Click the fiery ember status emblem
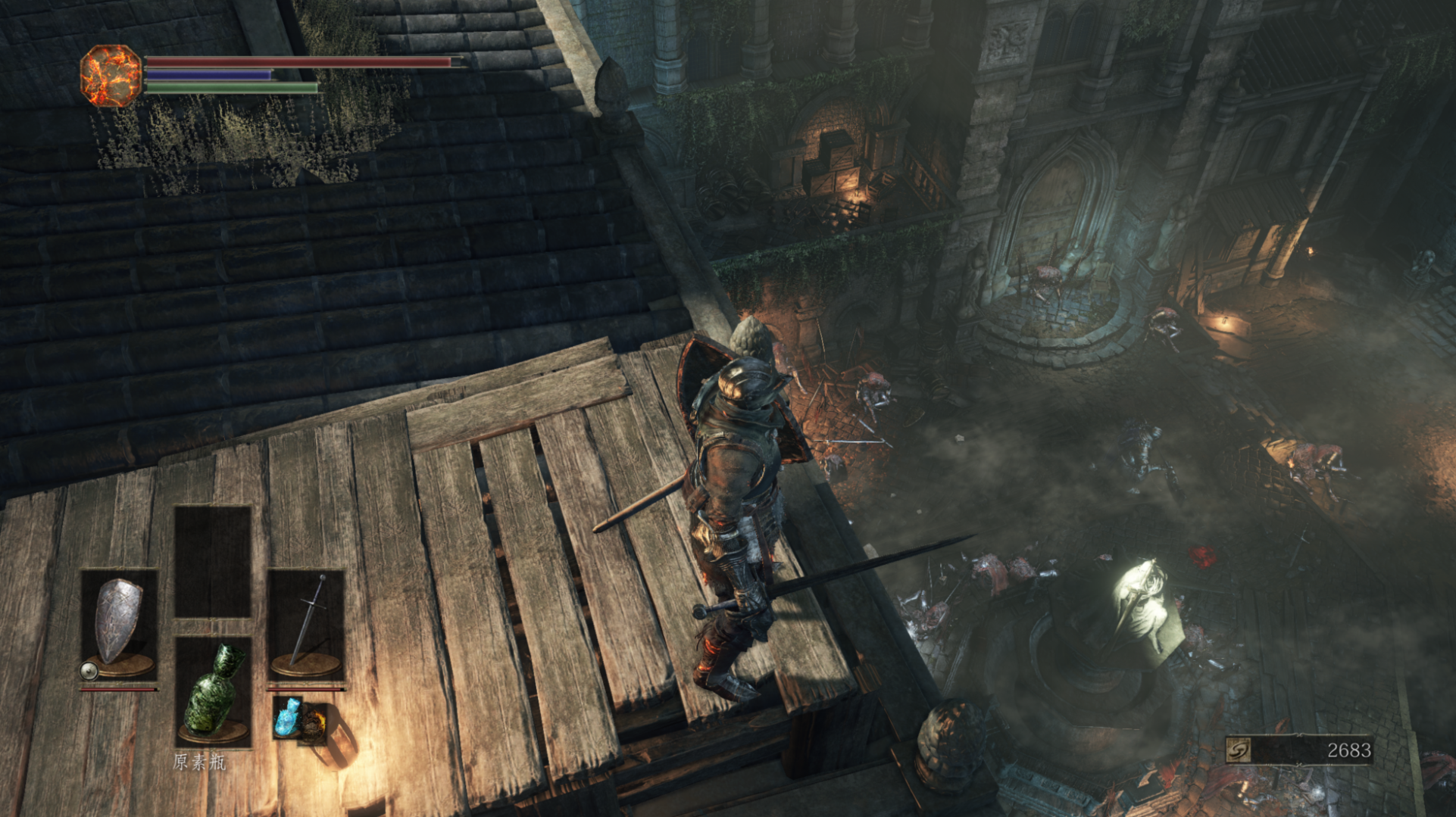 (x=111, y=76)
